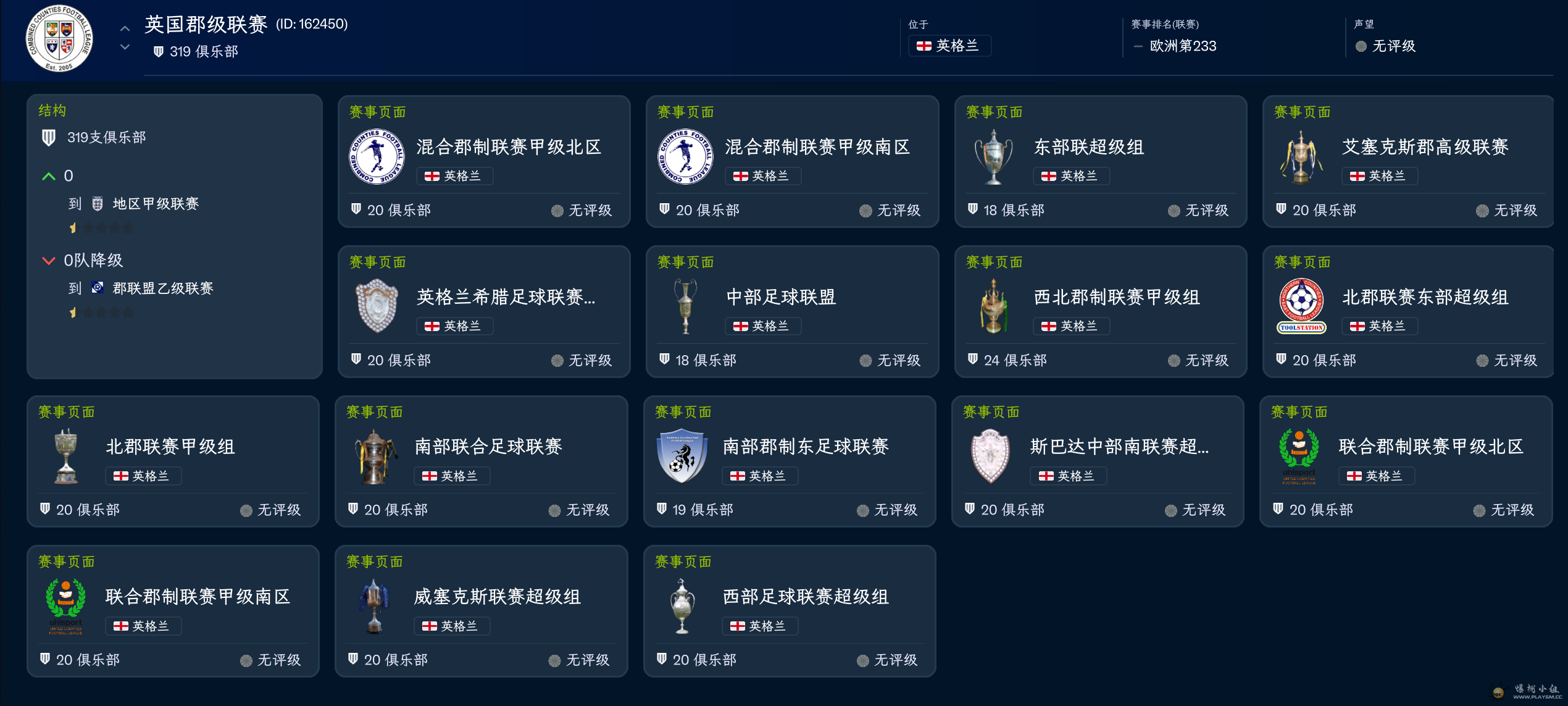Collapse the league selector with the up chevron

[124, 27]
